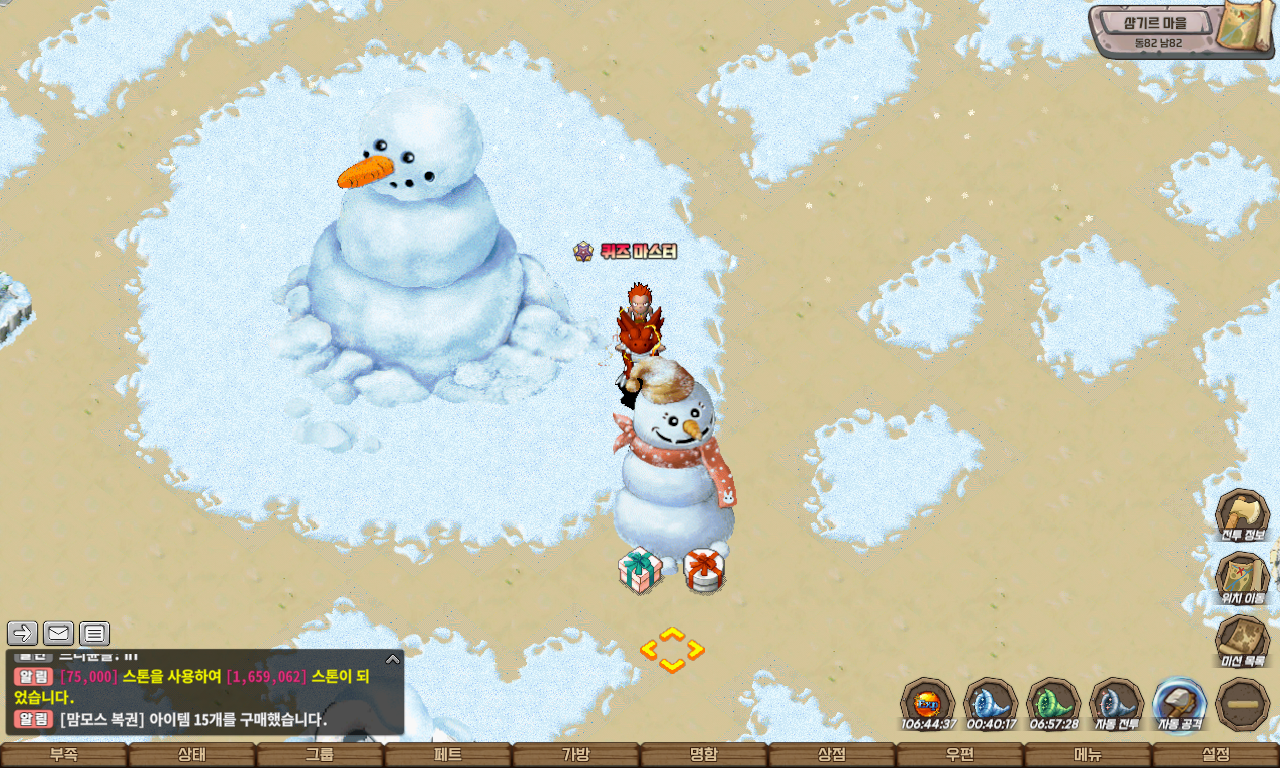1280x768 pixels.
Task: Open 설정 (Settings)
Action: [1216, 755]
